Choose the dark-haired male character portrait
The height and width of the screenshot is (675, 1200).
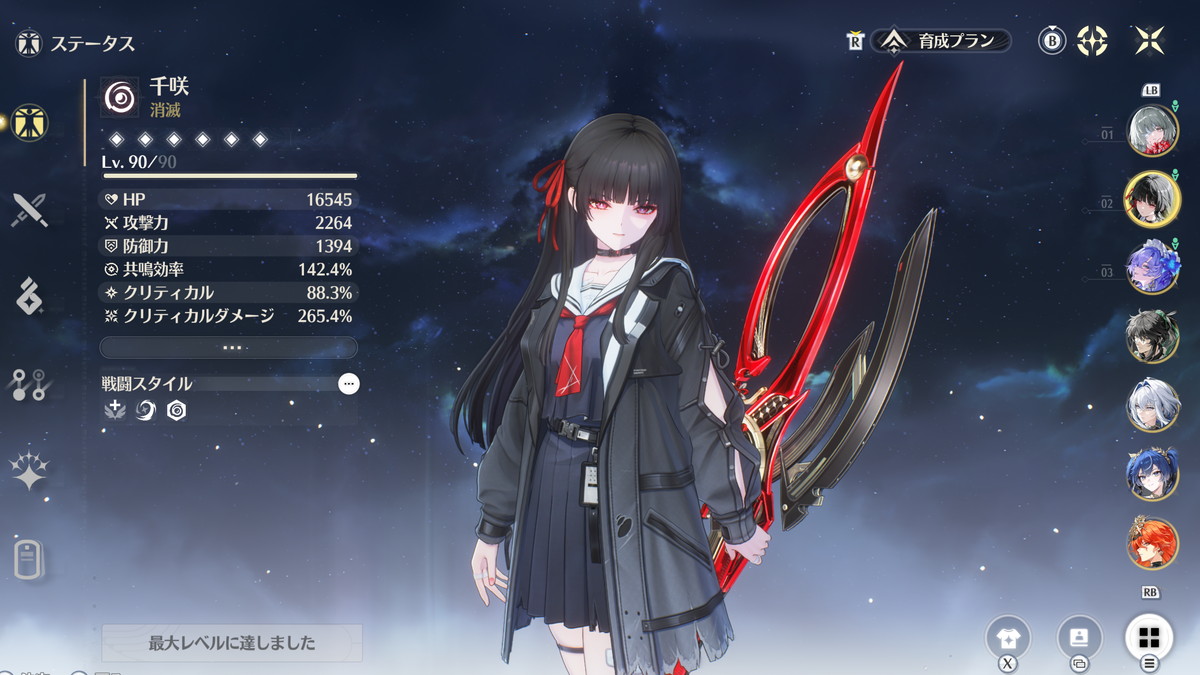[x=1152, y=337]
